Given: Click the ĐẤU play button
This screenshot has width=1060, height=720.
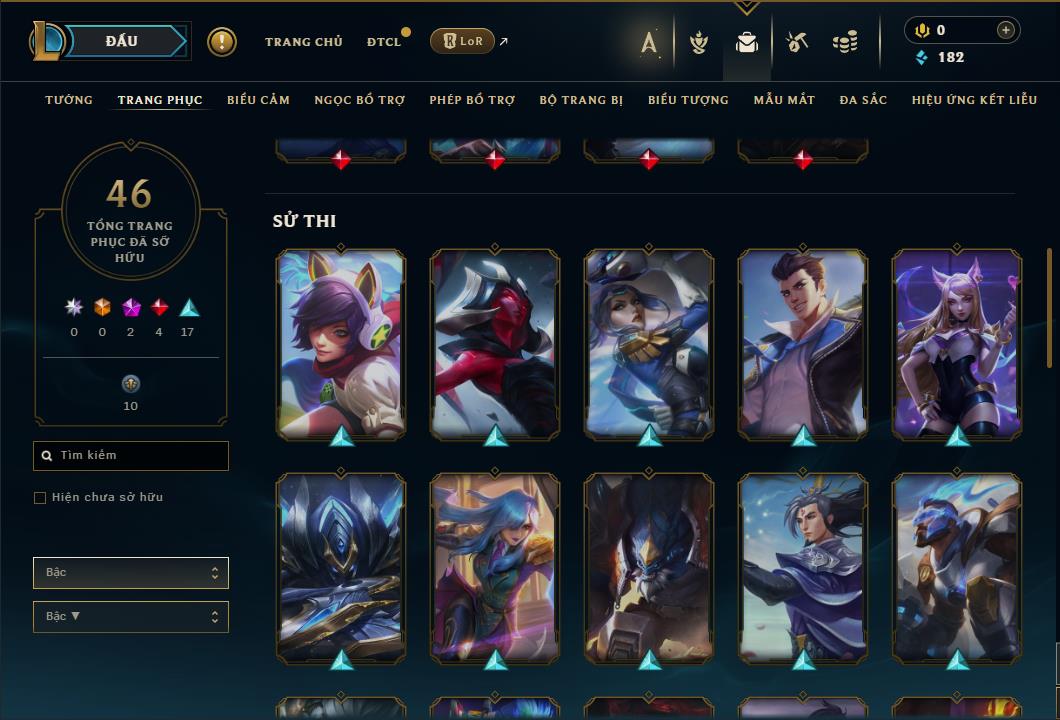Looking at the screenshot, I should [122, 41].
